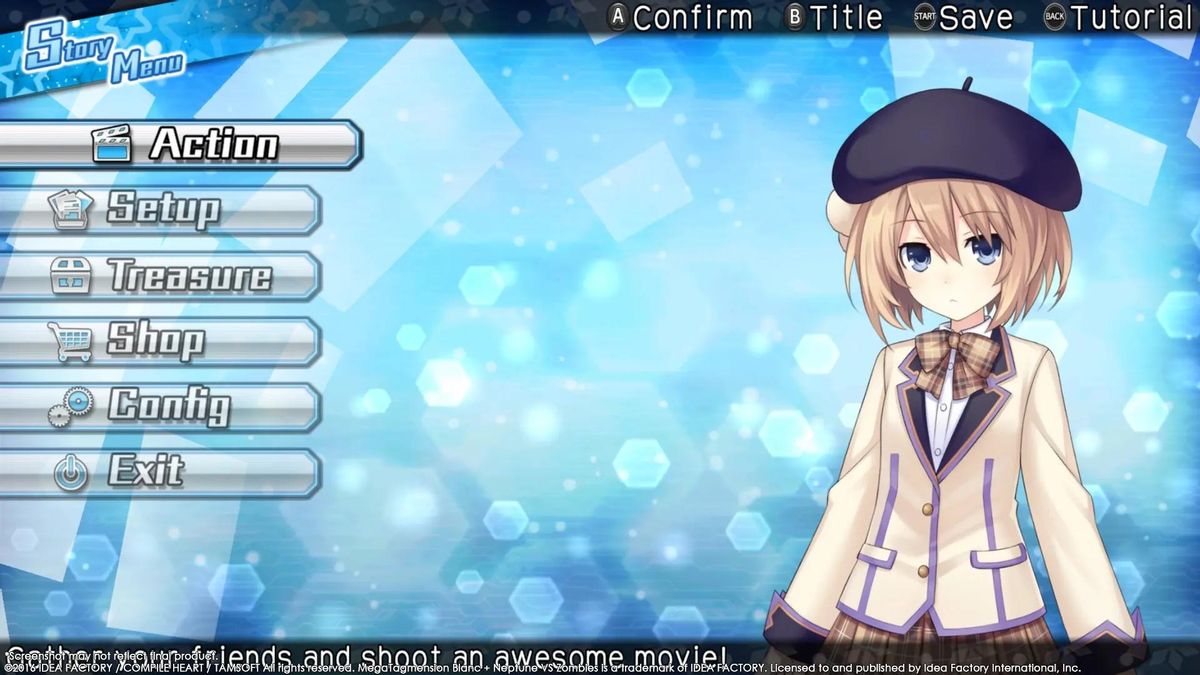Choose the Treasure option
Screen dimensions: 1200x675
click(165, 275)
